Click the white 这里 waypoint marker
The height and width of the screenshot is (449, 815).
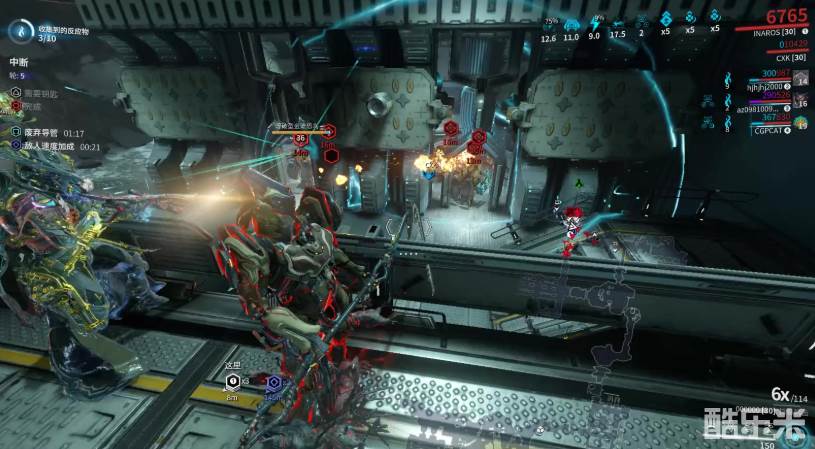[x=231, y=381]
